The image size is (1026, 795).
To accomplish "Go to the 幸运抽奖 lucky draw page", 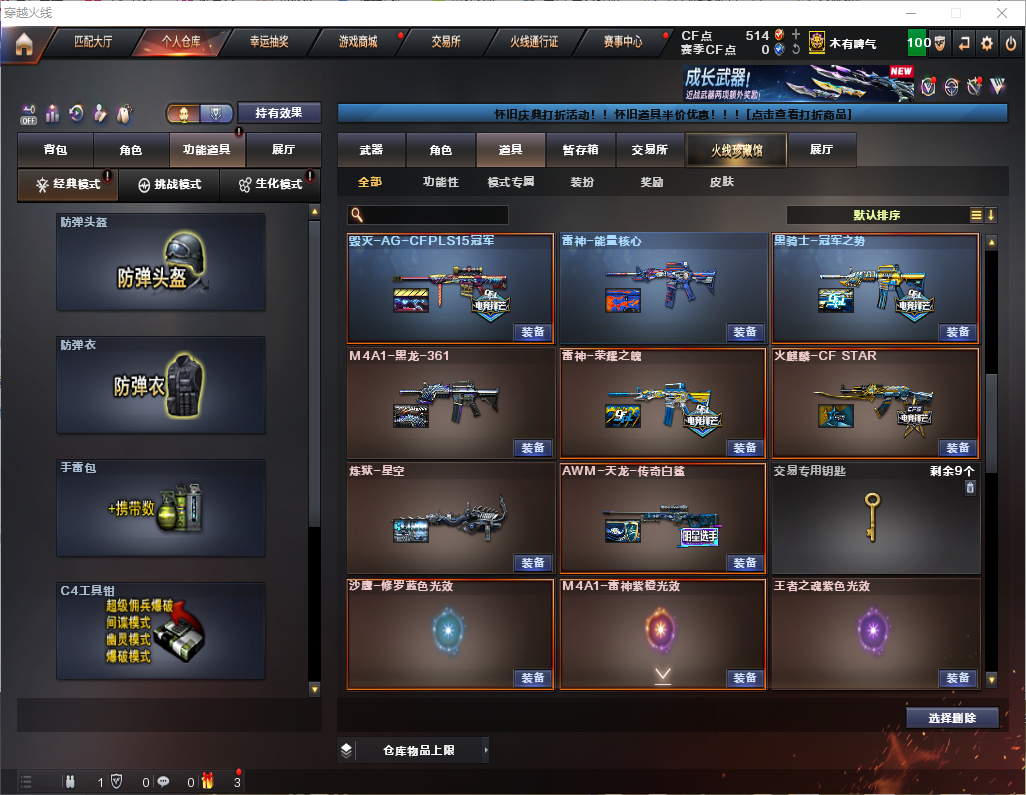I will [268, 42].
